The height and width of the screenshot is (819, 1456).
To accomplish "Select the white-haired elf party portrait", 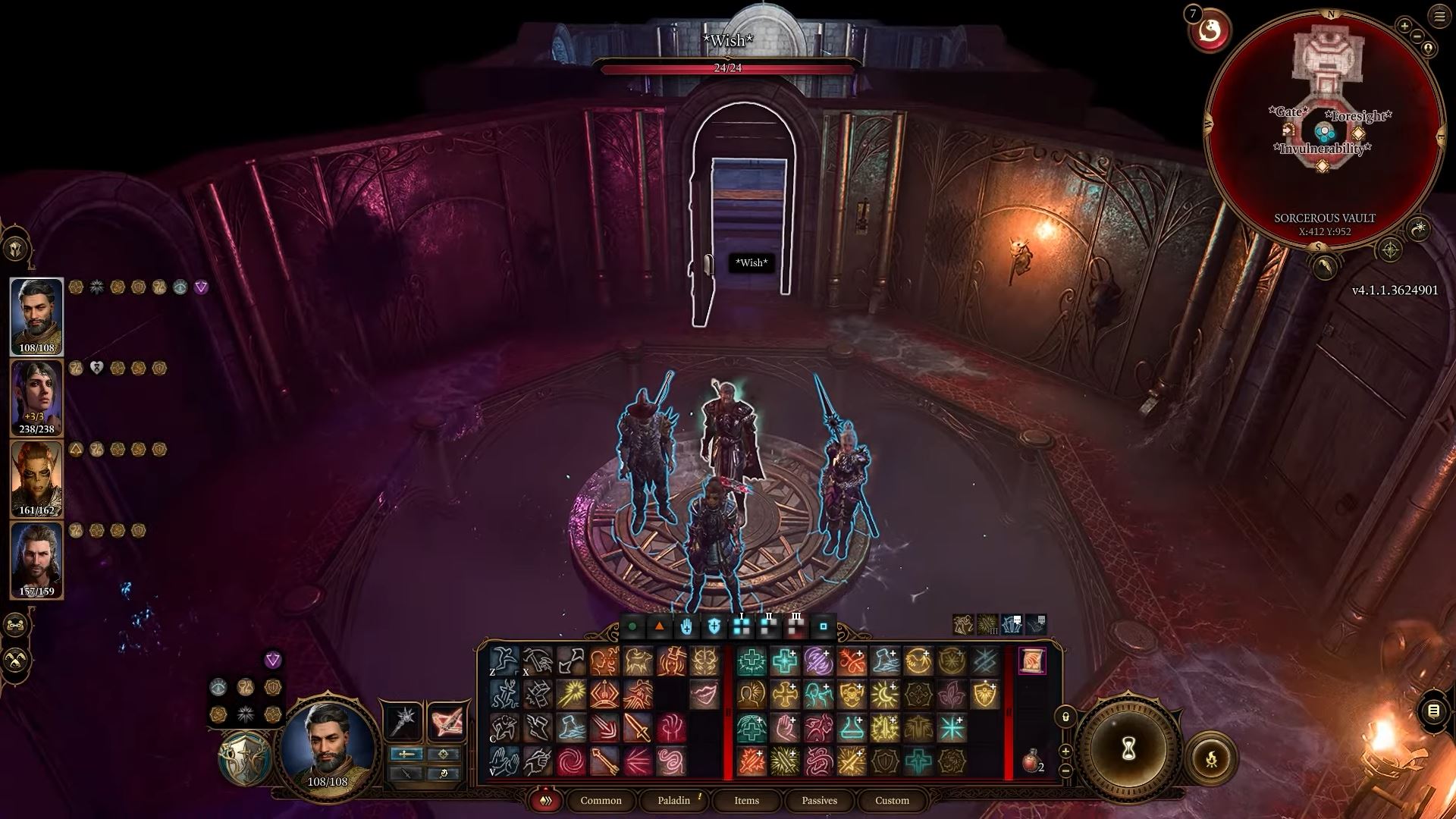I will [36, 397].
